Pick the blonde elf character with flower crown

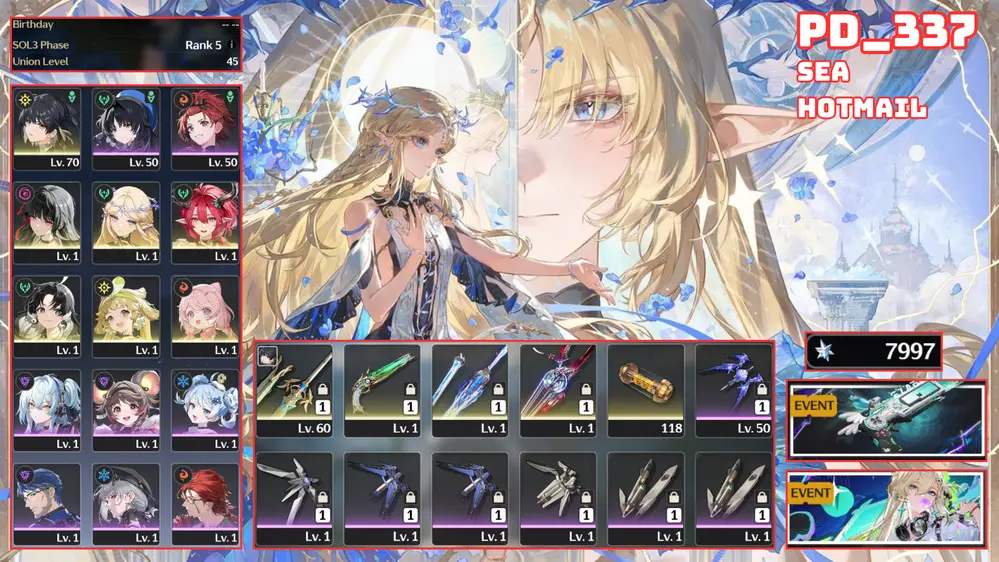126,222
